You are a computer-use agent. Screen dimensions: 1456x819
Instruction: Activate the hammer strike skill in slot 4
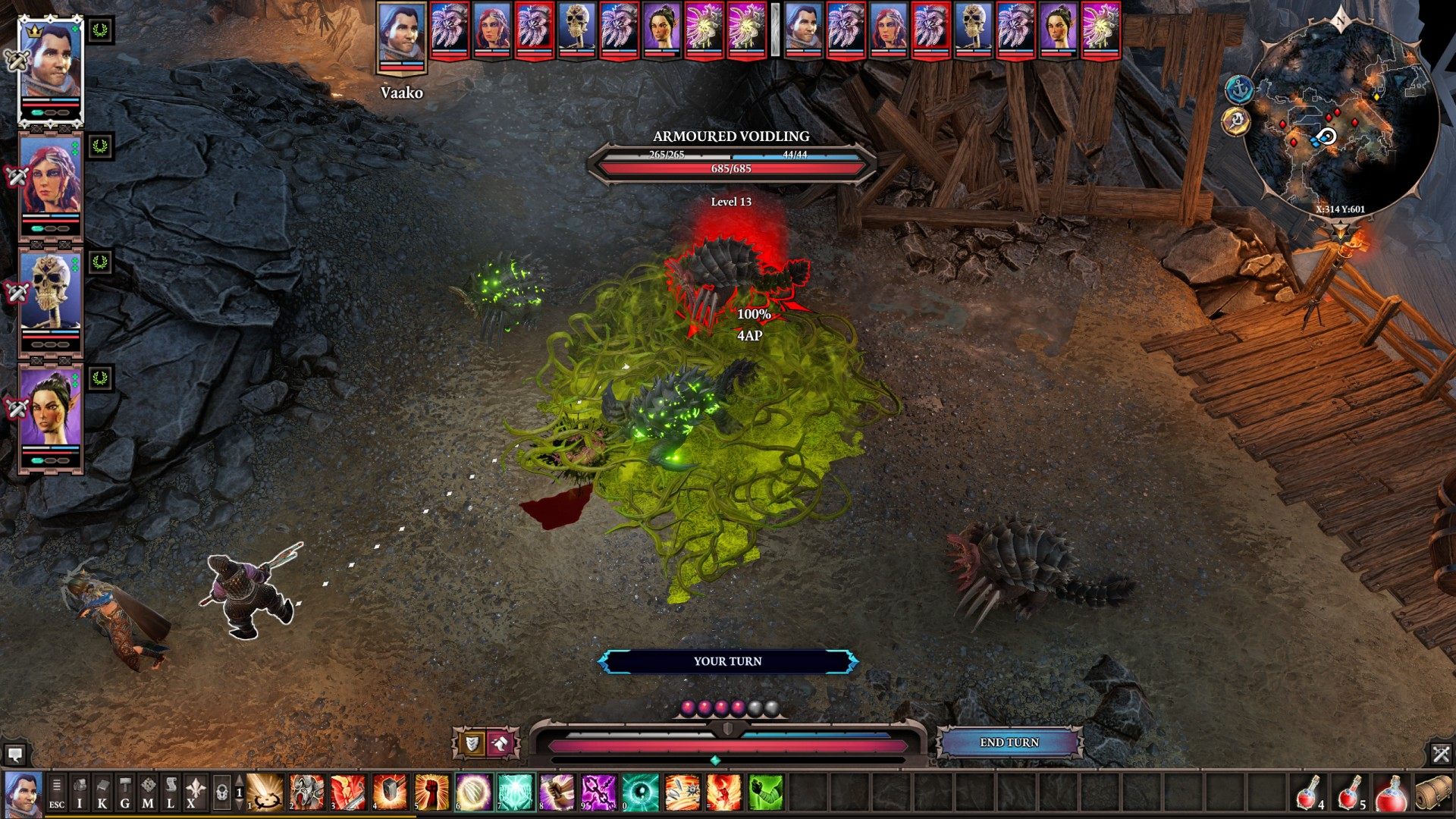point(389,792)
